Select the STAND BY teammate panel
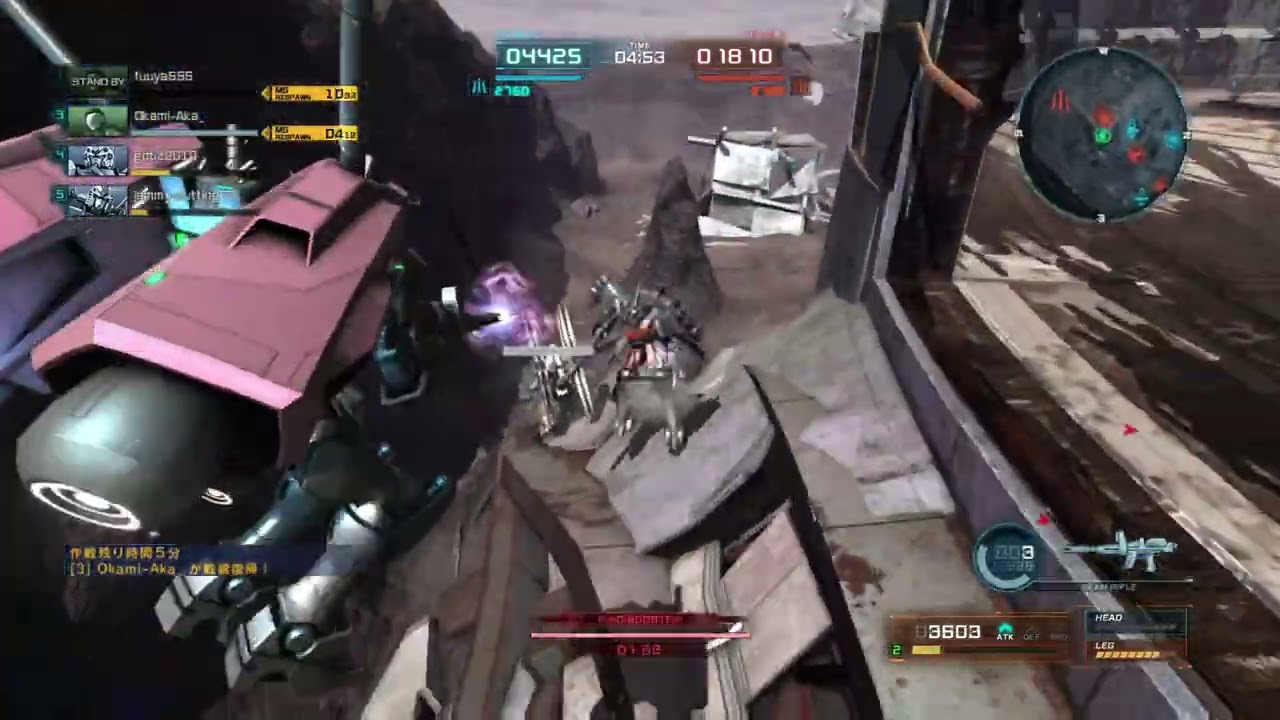The image size is (1280, 720). click(x=97, y=80)
